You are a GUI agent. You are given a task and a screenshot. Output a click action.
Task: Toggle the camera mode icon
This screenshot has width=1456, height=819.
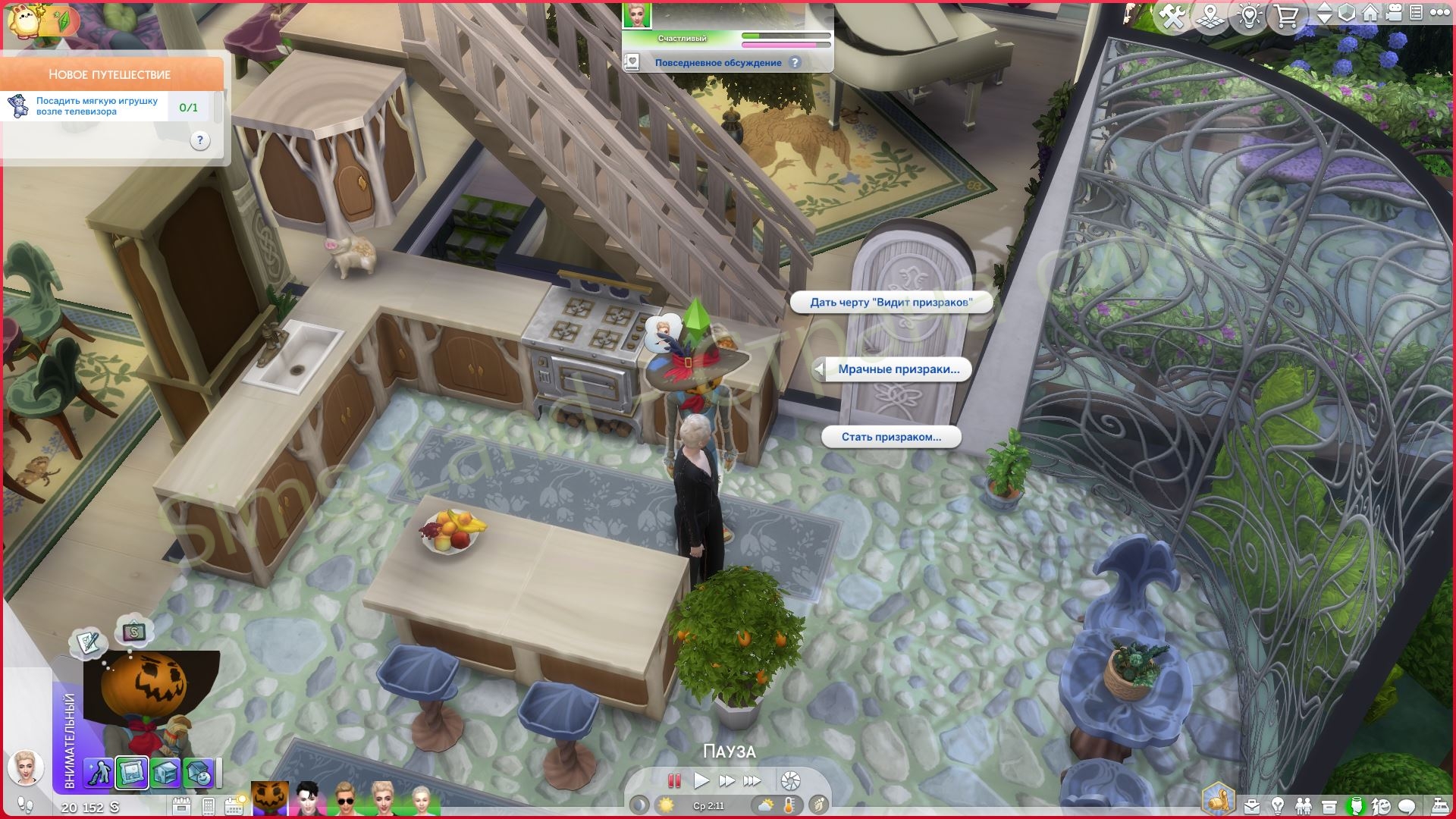[x=1394, y=14]
